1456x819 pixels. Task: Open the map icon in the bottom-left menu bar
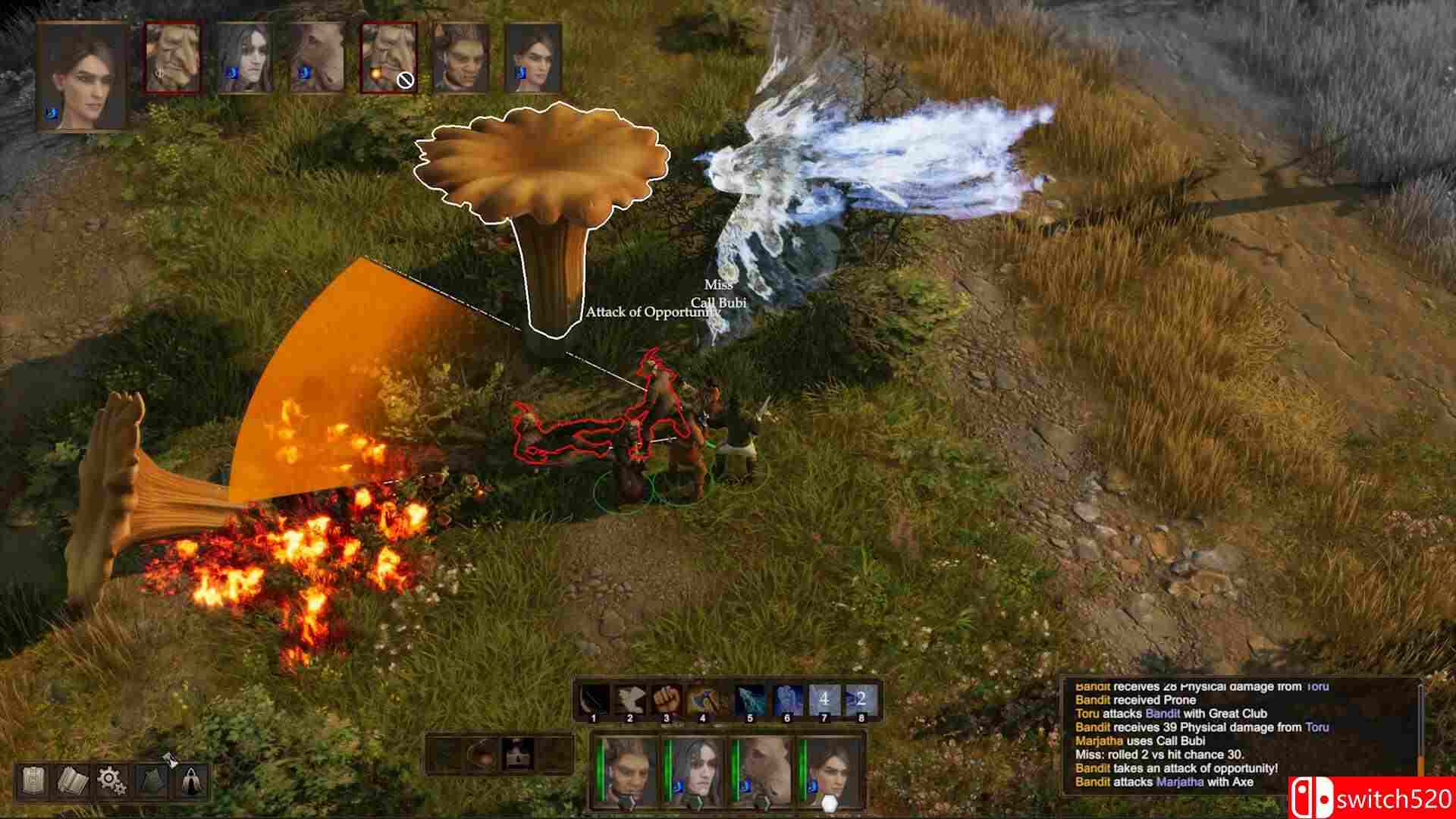tap(151, 781)
